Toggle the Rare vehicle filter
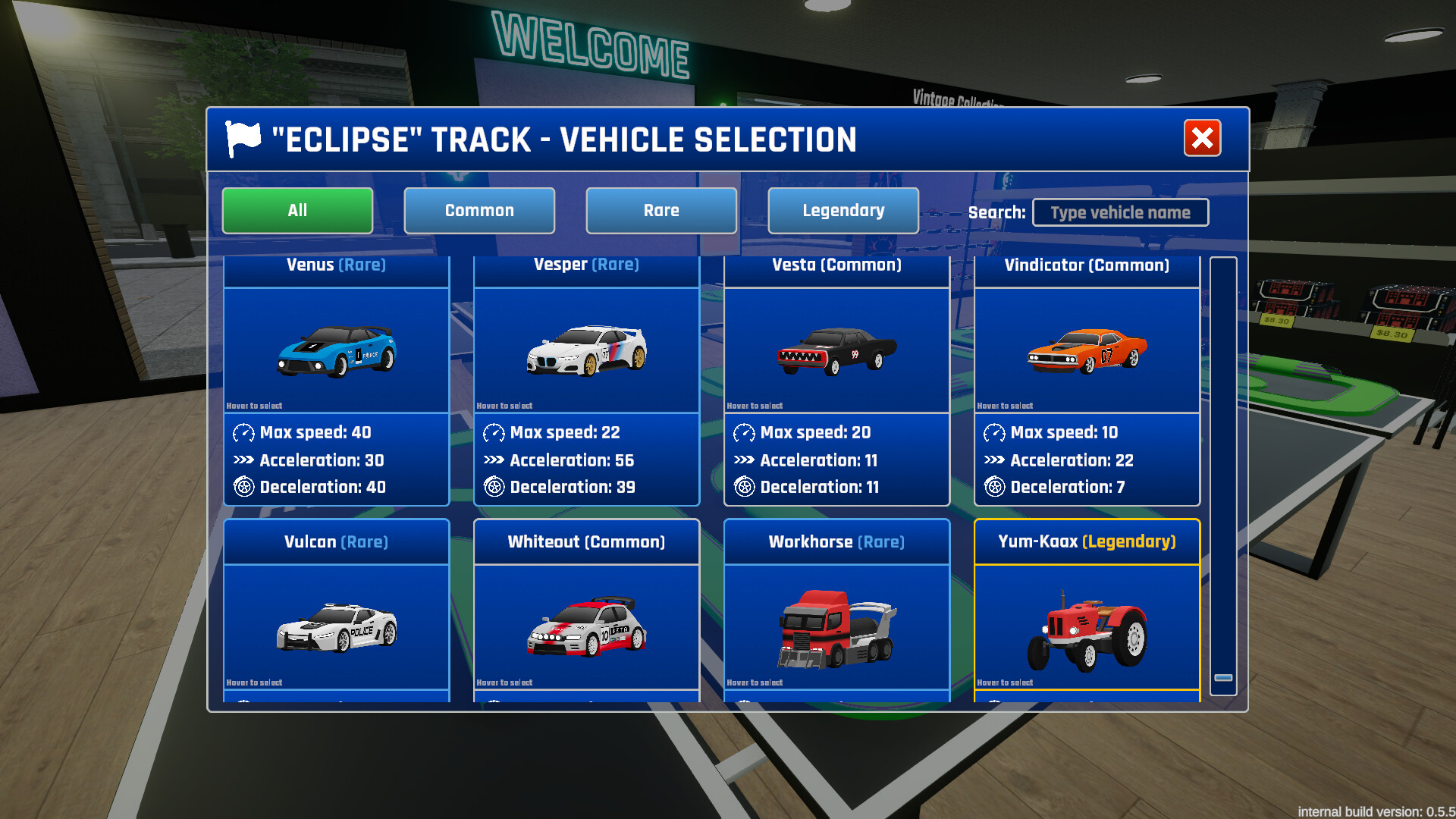The height and width of the screenshot is (819, 1456). tap(661, 211)
